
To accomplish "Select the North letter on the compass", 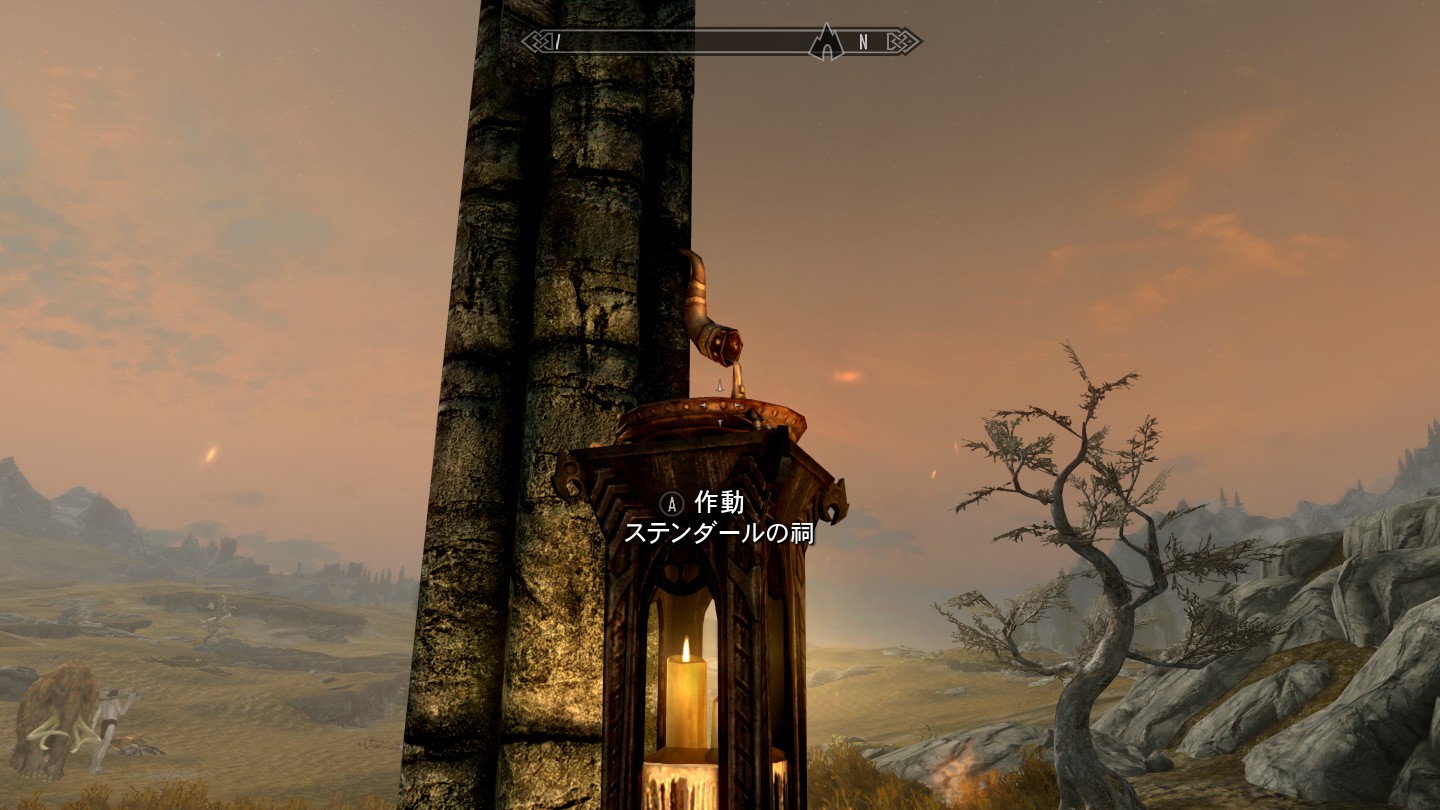I will coord(864,42).
